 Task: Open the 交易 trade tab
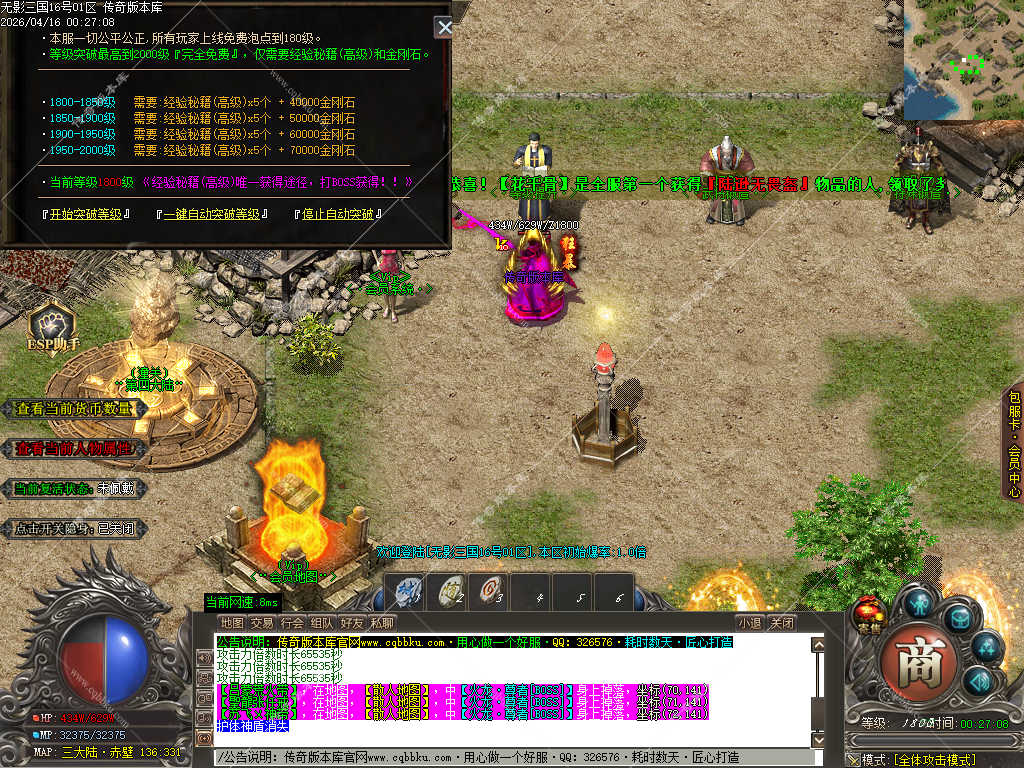(x=262, y=623)
